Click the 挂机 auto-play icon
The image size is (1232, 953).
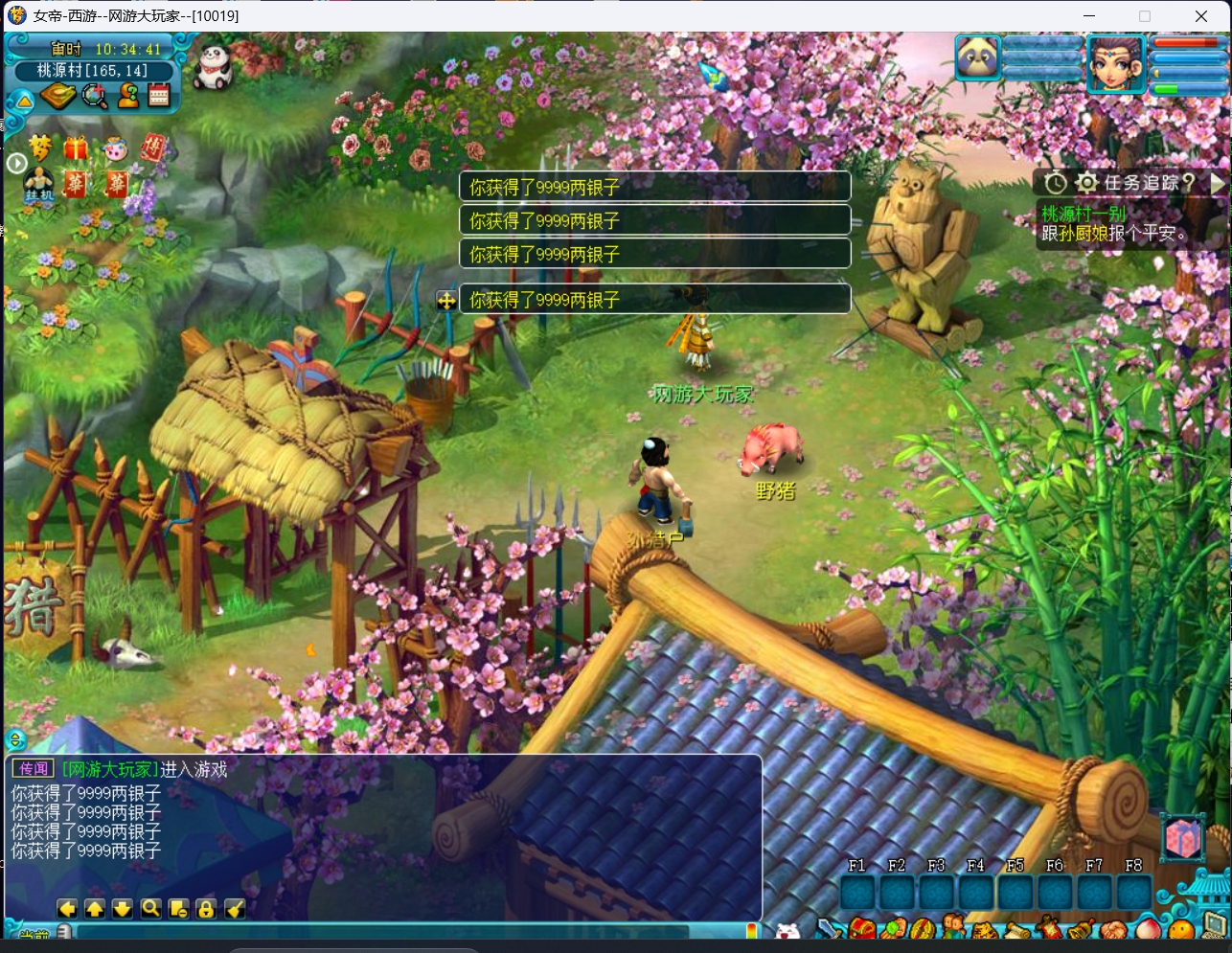39,184
